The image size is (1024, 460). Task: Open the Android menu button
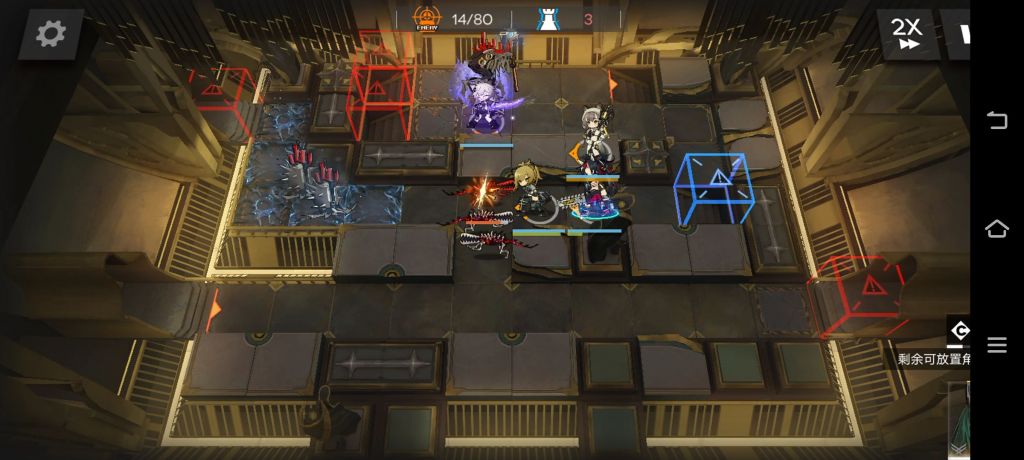click(x=997, y=345)
